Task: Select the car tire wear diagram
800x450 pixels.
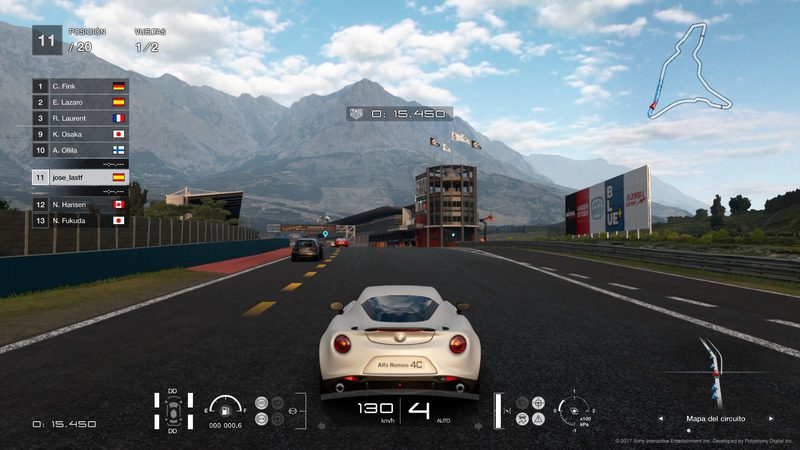Action: pos(173,412)
